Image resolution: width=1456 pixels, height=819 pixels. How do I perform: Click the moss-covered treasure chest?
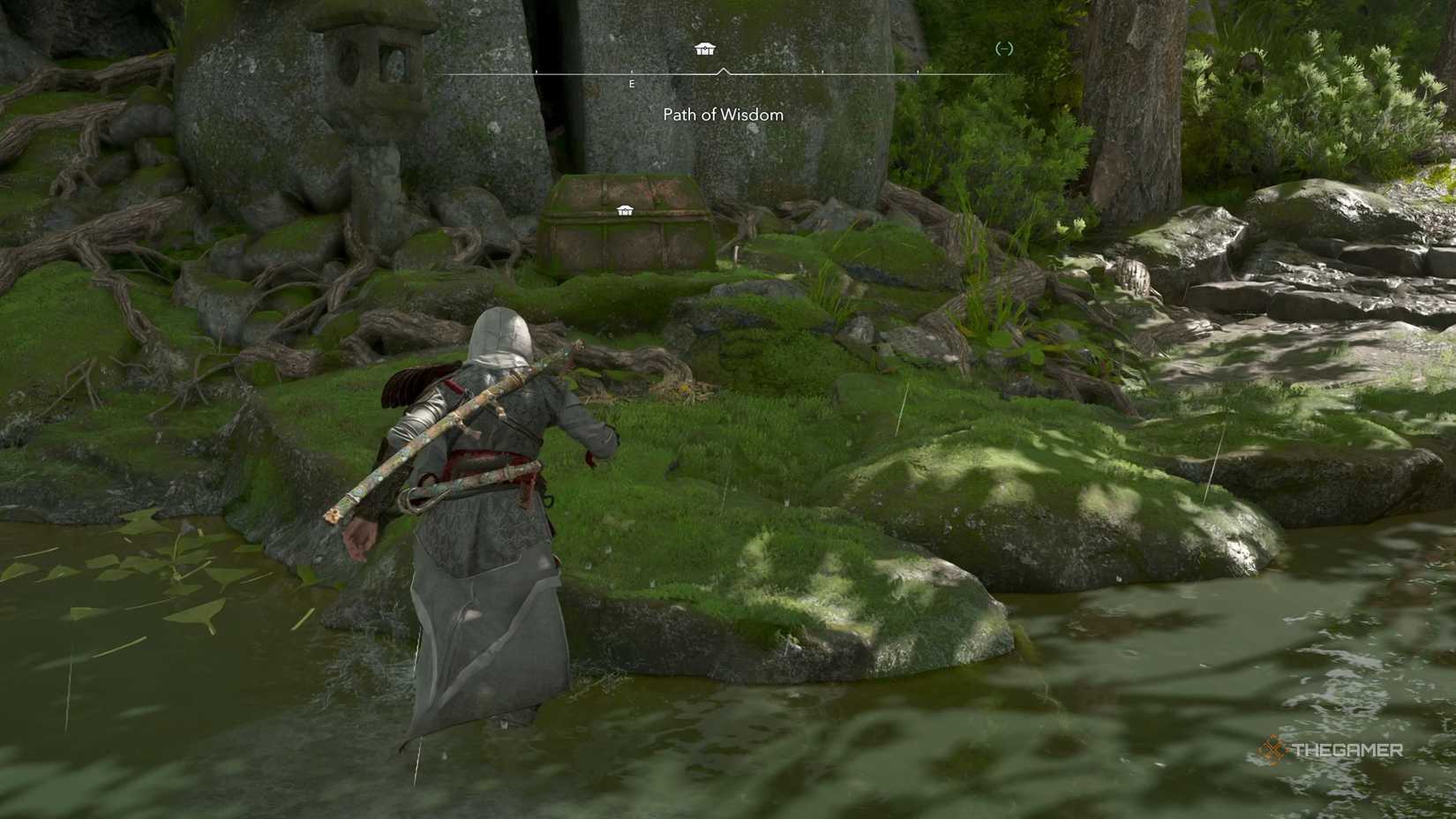tap(627, 228)
